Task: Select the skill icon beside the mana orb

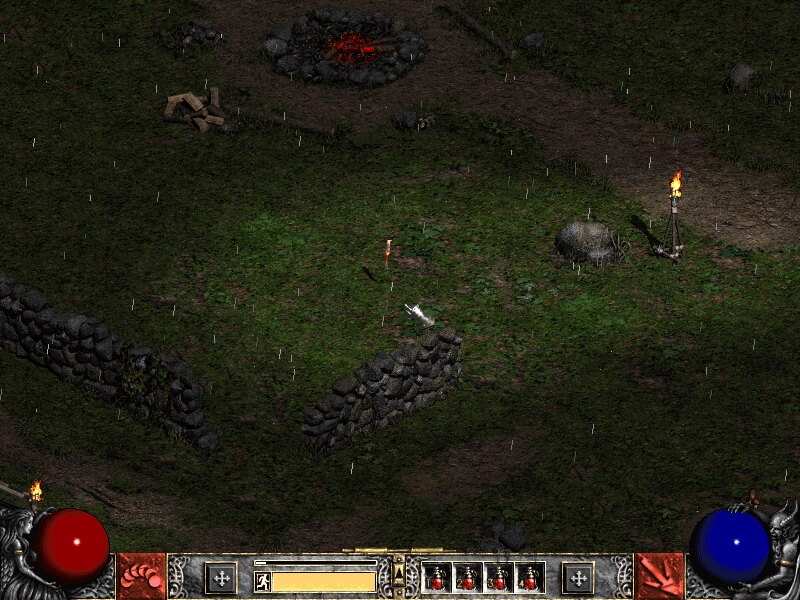Action: click(x=659, y=577)
